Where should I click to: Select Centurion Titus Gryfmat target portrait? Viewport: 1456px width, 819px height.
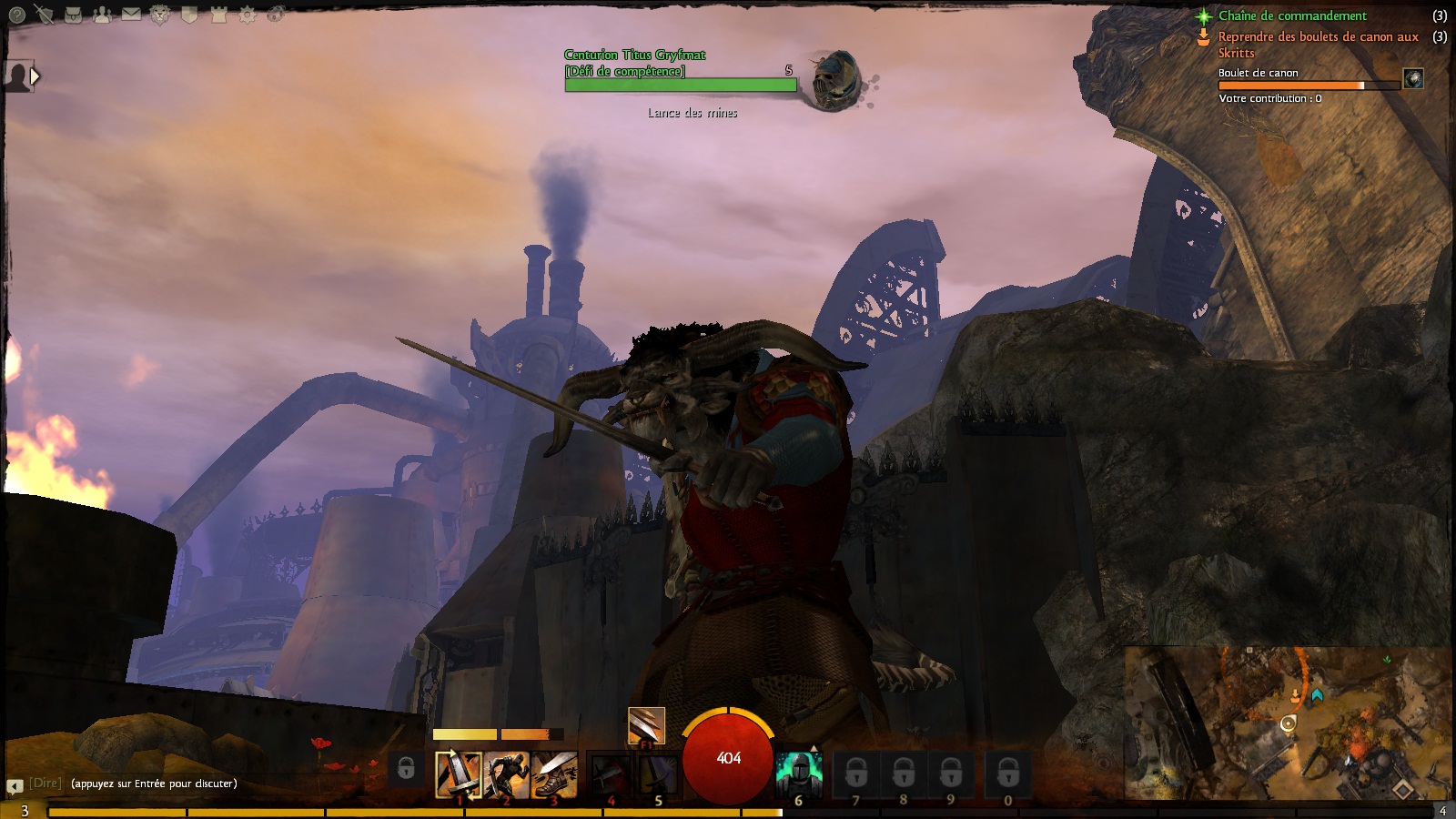pyautogui.click(x=835, y=79)
